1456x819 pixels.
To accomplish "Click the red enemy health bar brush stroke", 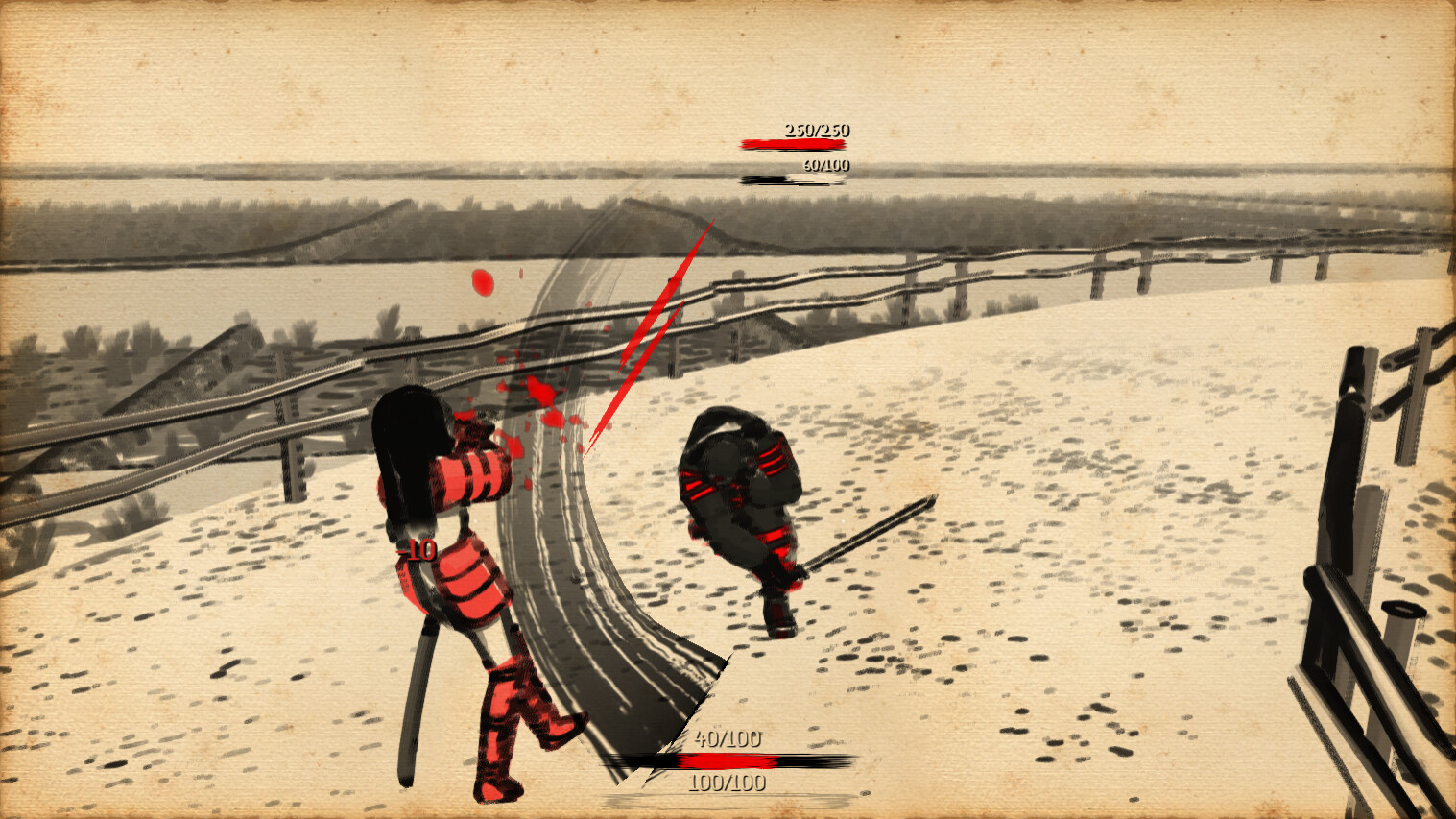I will 792,144.
